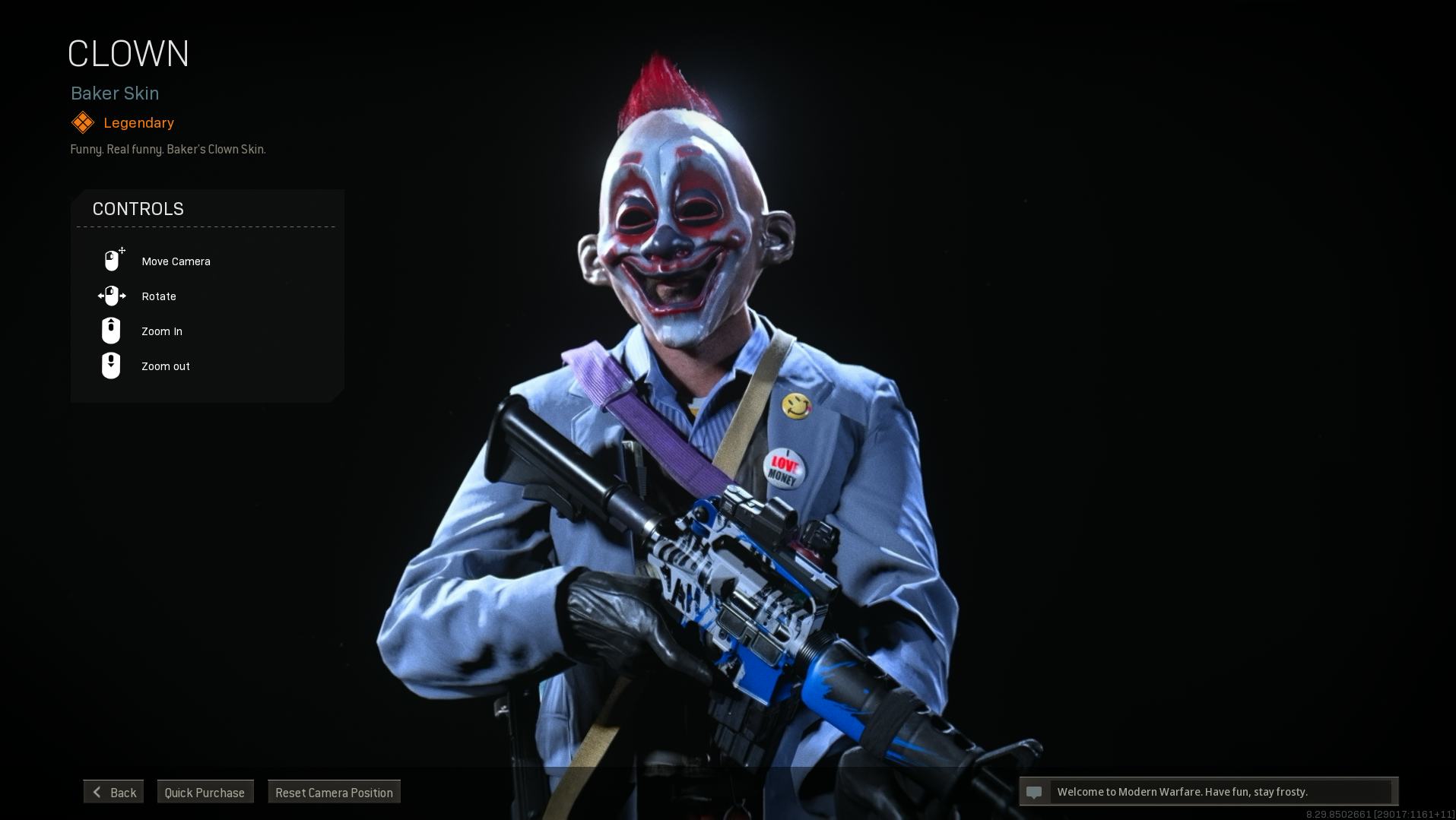Screen dimensions: 1456x820
Task: Click the Legendary rarity diamond icon
Action: (x=83, y=122)
